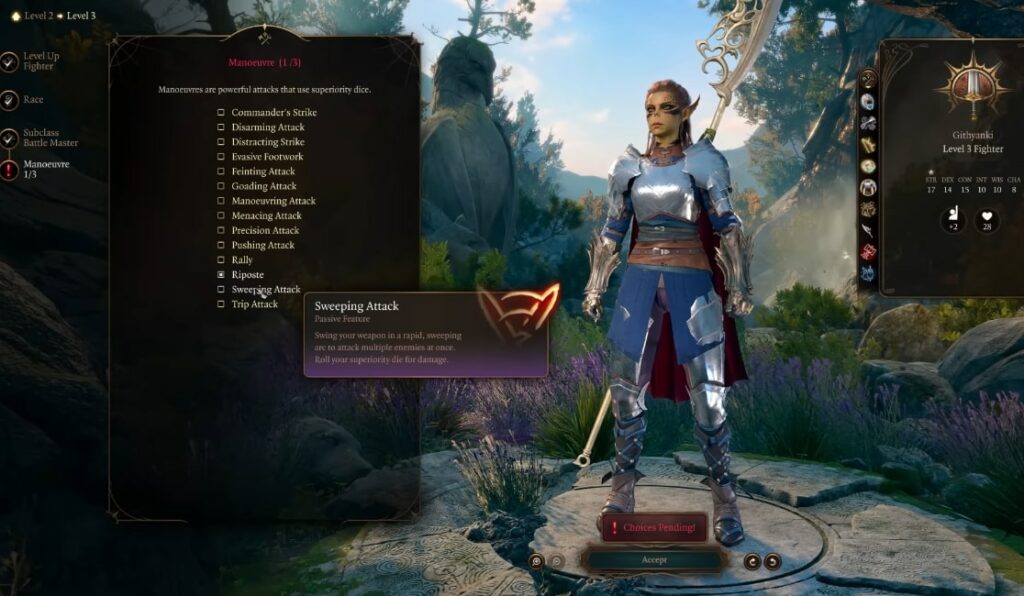
Task: Select the Disarming Attack manoeuvre
Action: pos(221,127)
